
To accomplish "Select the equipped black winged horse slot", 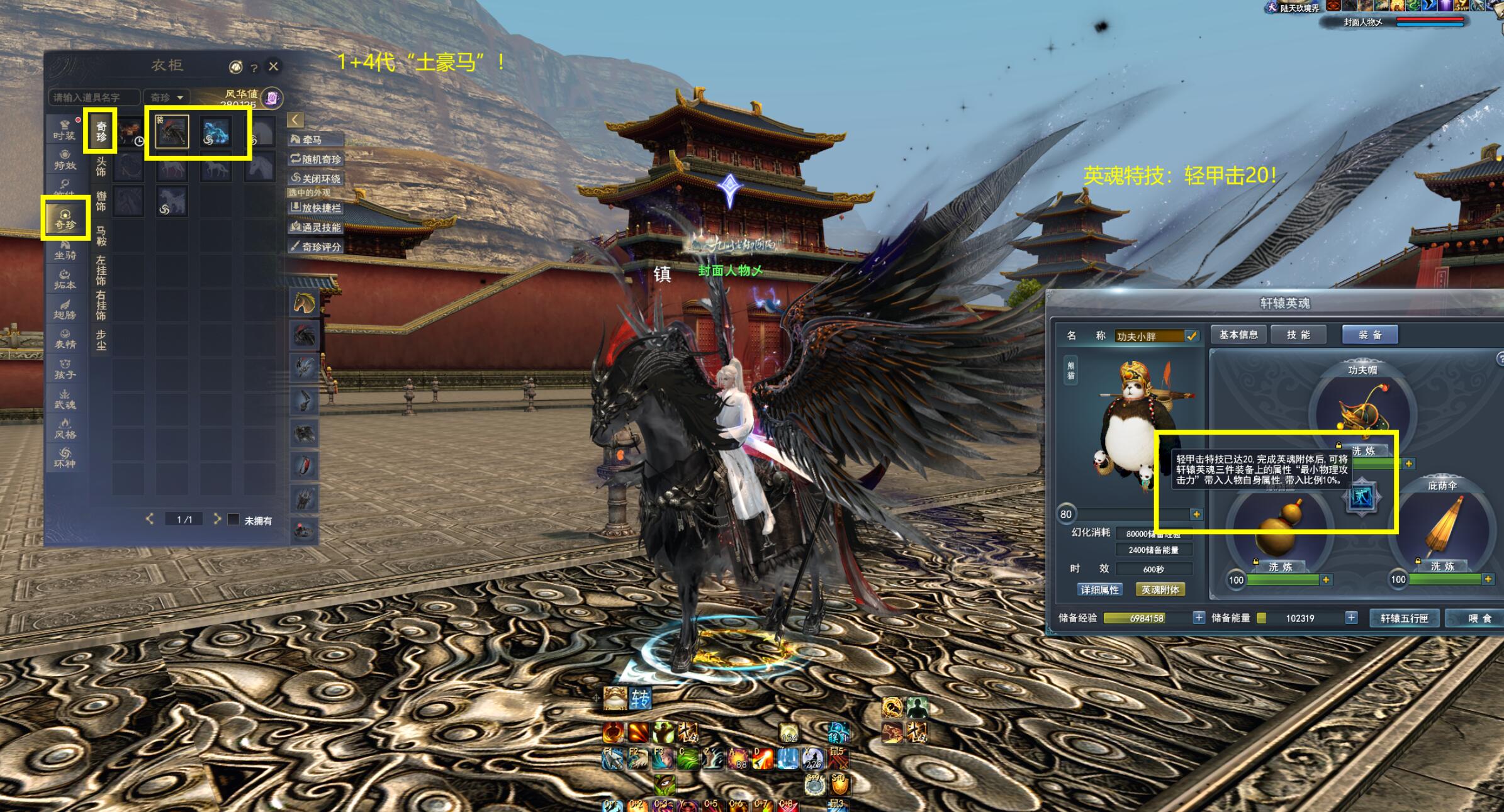I will click(x=172, y=132).
